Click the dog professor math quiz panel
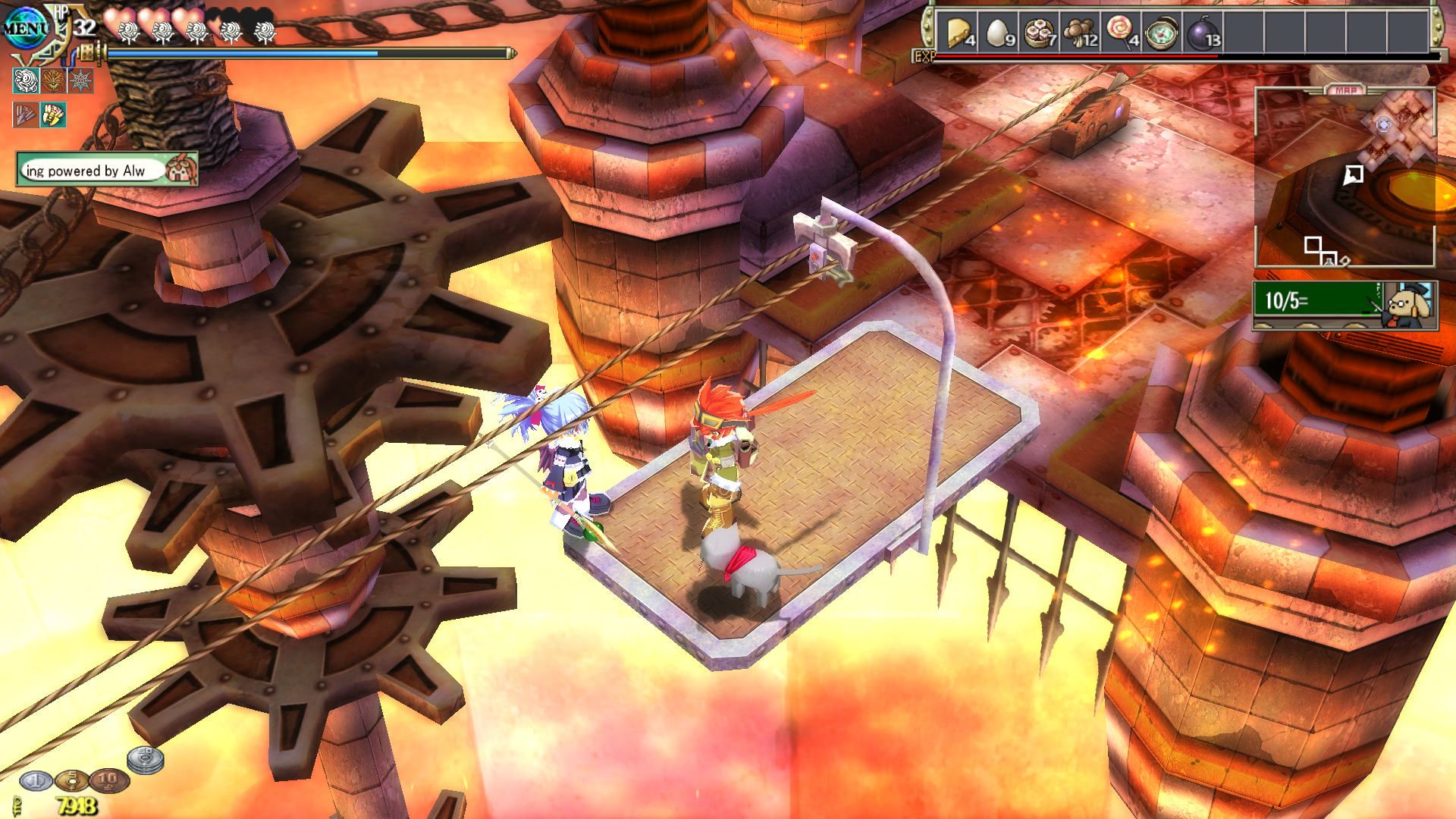Image resolution: width=1456 pixels, height=819 pixels. click(x=1345, y=304)
